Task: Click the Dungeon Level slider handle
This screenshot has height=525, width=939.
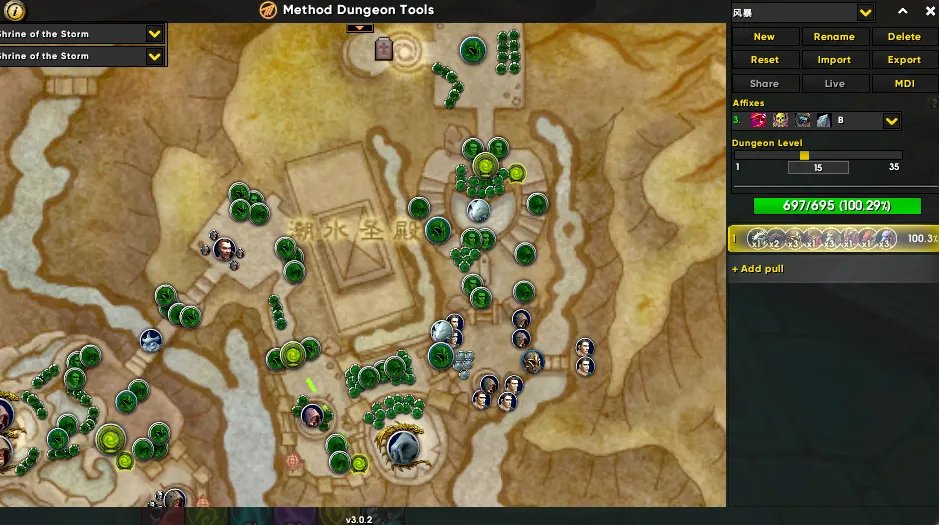Action: click(804, 155)
